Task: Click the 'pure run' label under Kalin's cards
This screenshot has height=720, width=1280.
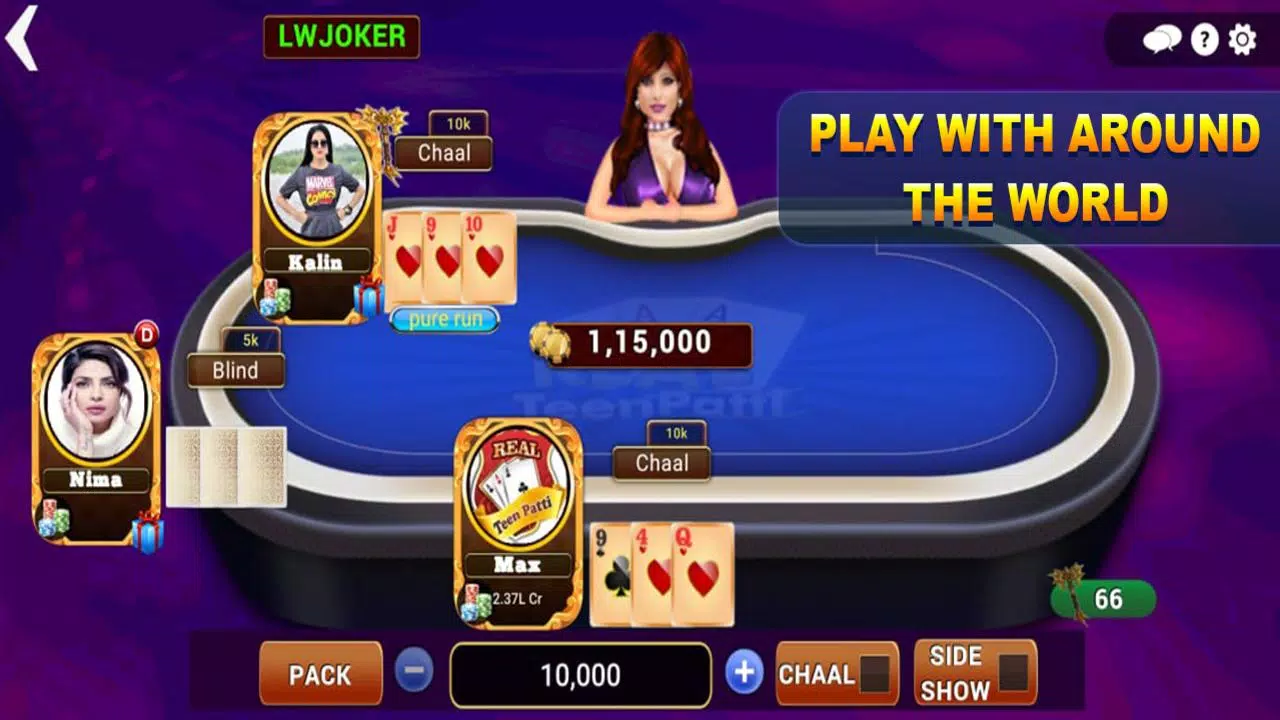Action: click(x=443, y=319)
